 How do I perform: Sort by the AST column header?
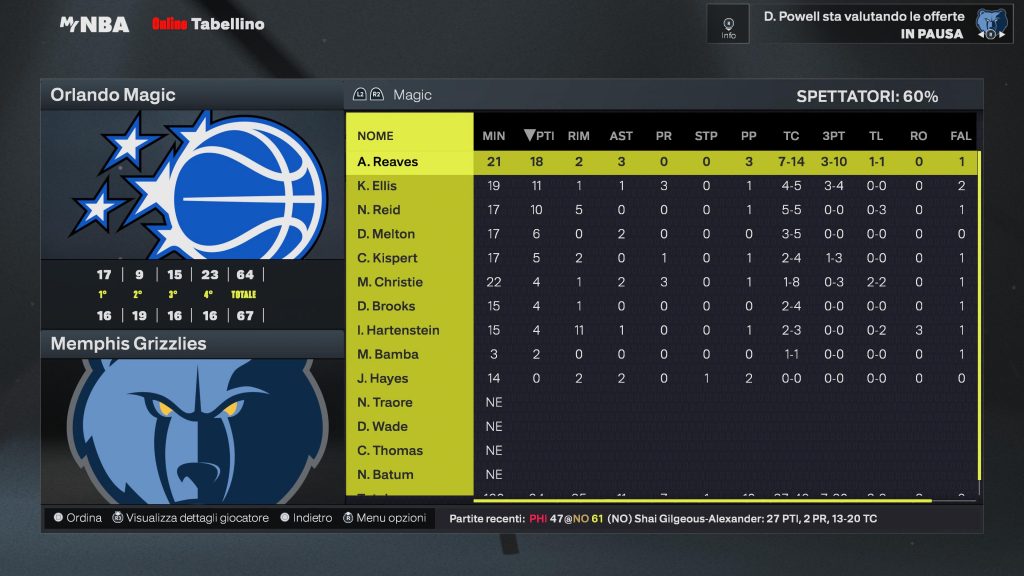(621, 136)
